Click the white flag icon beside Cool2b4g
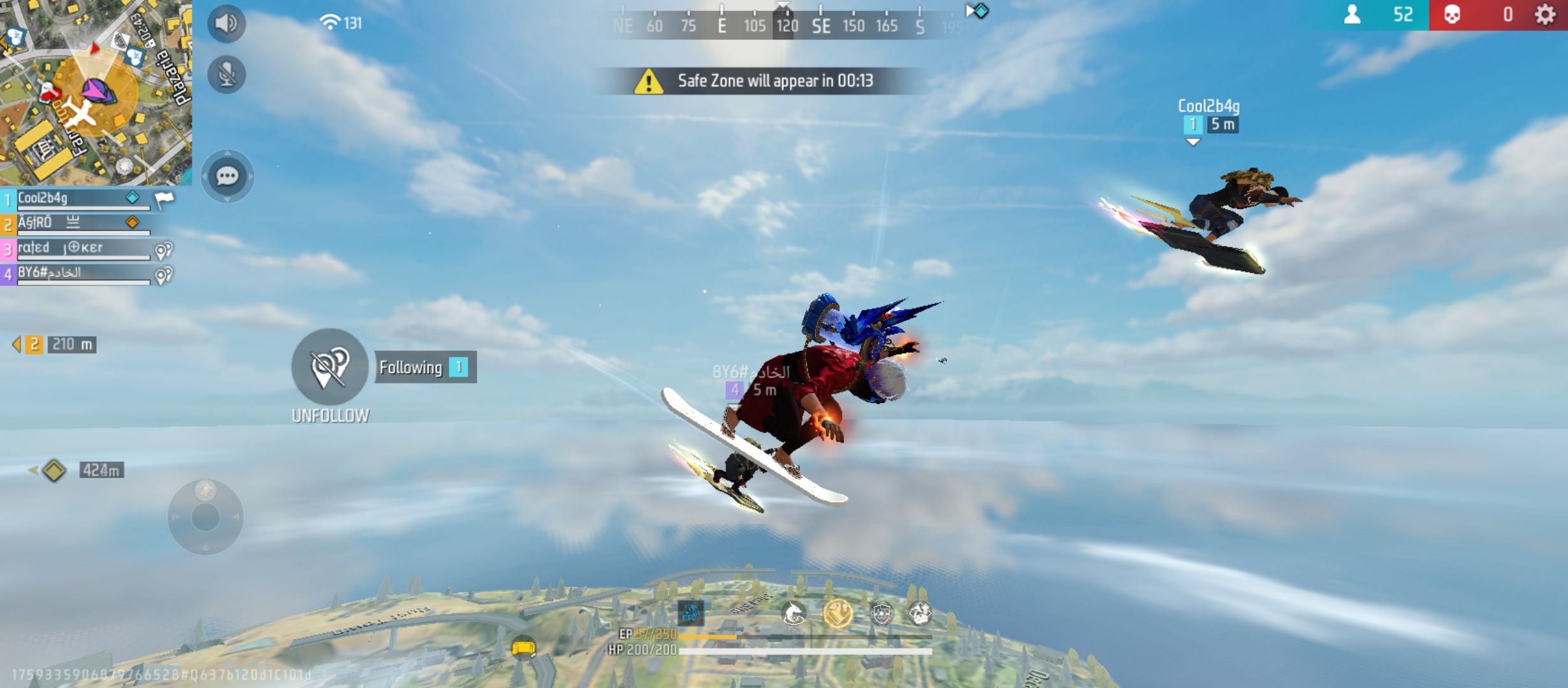 [164, 200]
